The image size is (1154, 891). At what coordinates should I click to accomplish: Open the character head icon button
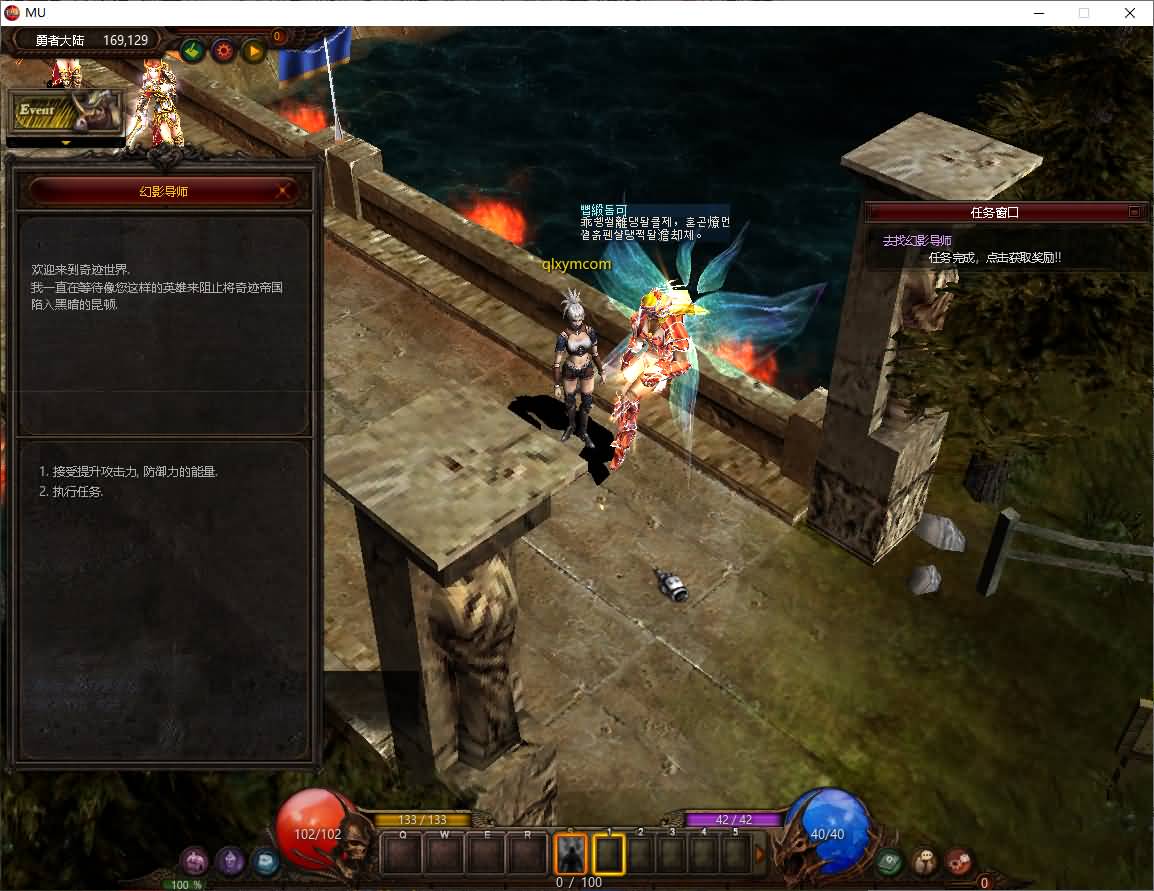click(x=924, y=861)
